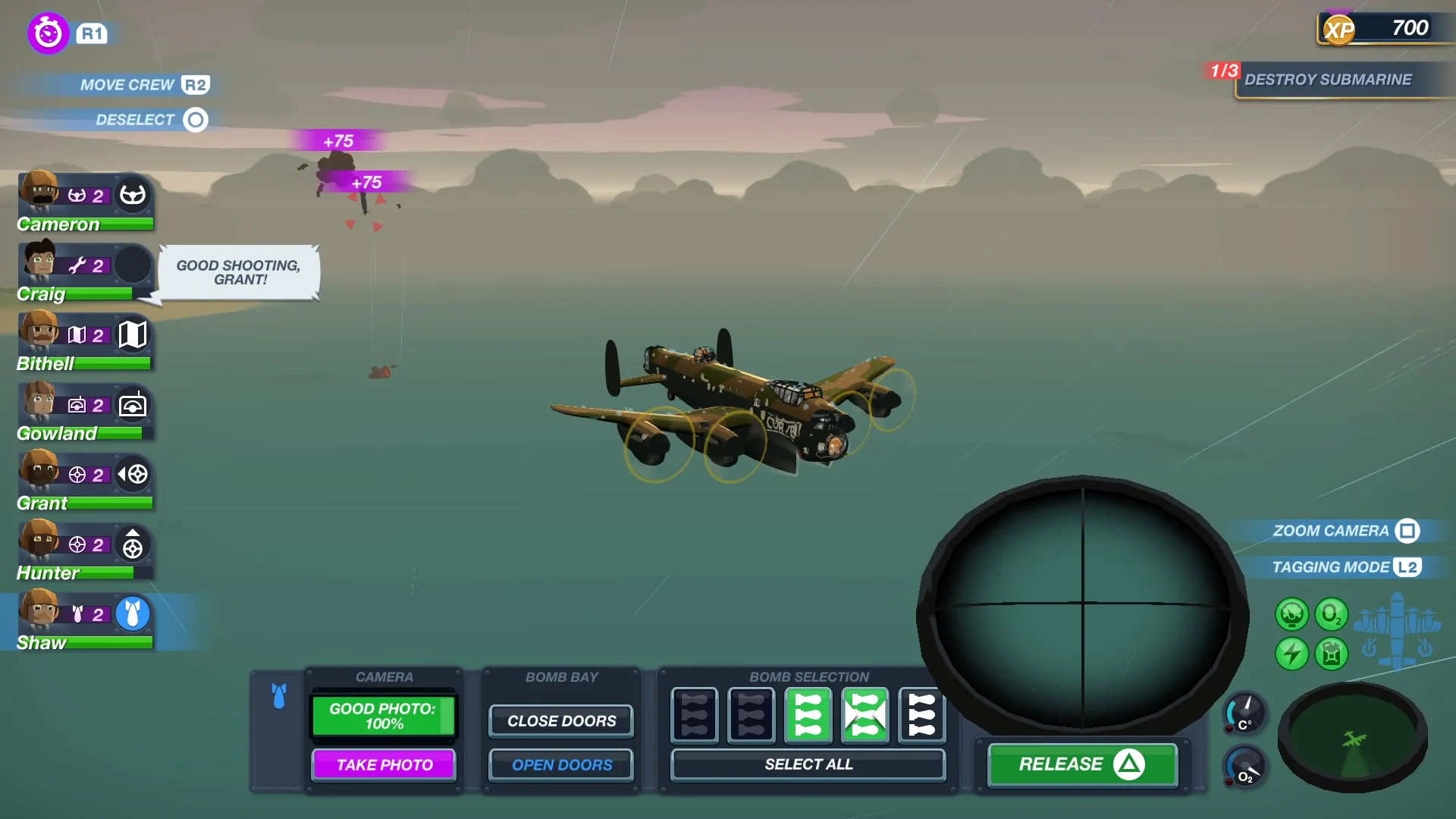
Task: Select the CLOSE DOORS bomb bay action
Action: pyautogui.click(x=560, y=720)
